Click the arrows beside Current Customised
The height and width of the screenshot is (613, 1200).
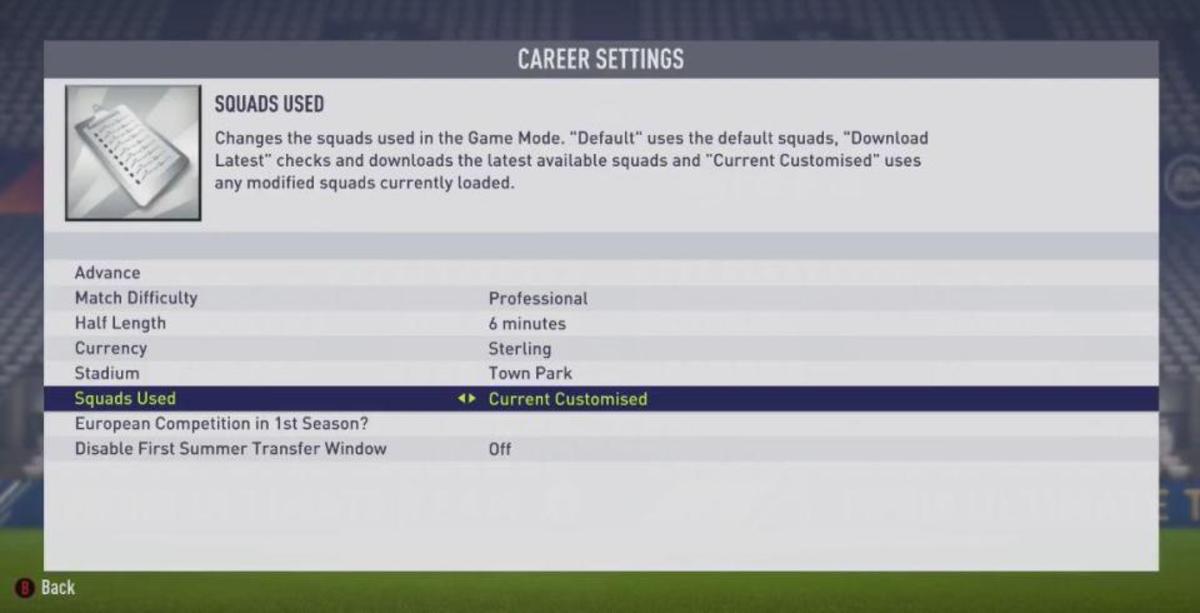pyautogui.click(x=467, y=399)
